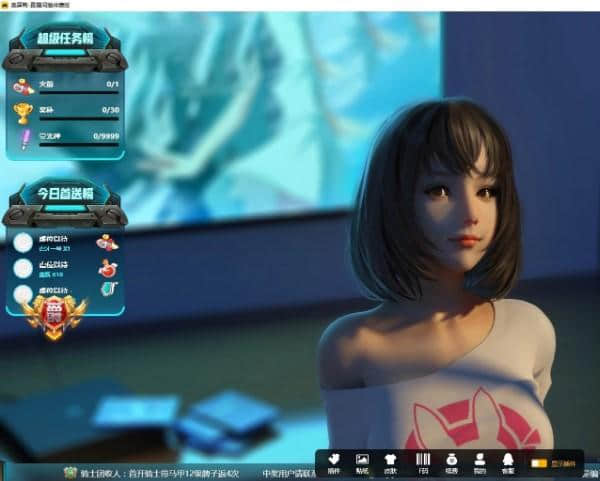Open the money bag icon
600x481 pixels.
click(450, 461)
